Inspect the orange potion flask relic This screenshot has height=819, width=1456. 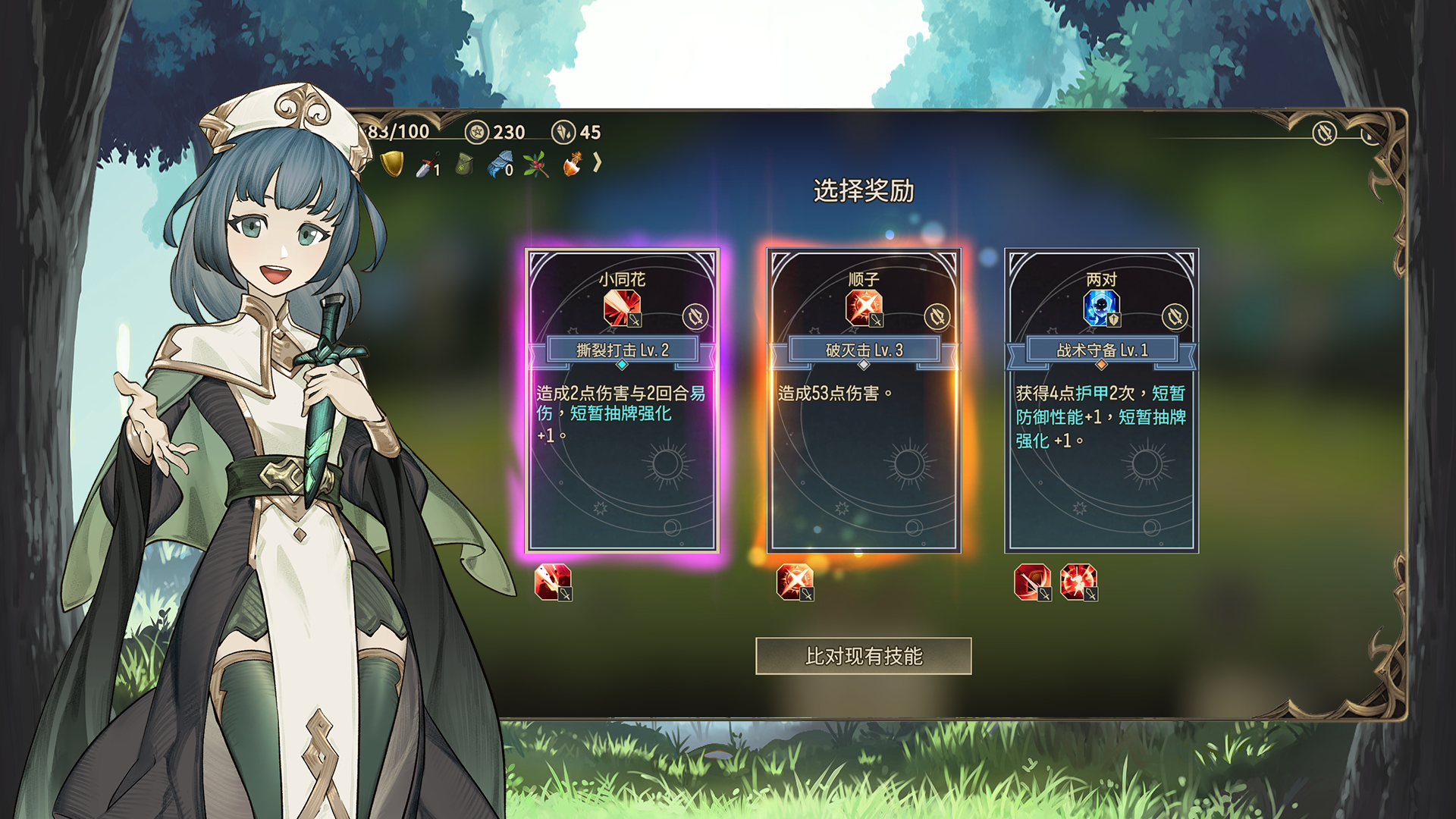(x=572, y=164)
